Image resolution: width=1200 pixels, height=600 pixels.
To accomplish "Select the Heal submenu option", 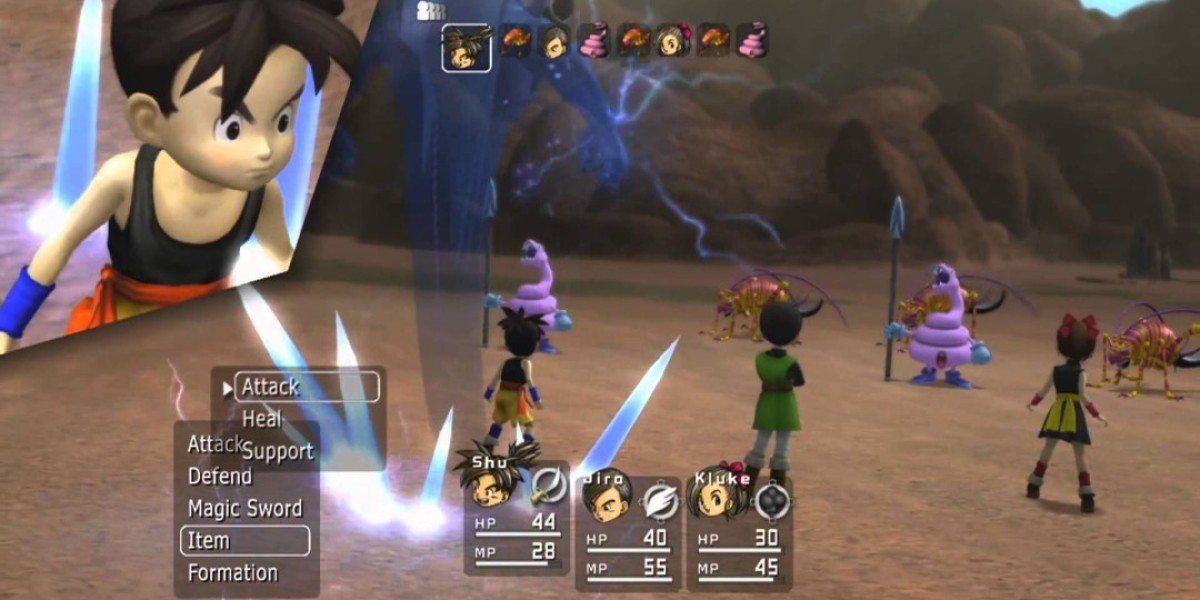I will (x=262, y=419).
